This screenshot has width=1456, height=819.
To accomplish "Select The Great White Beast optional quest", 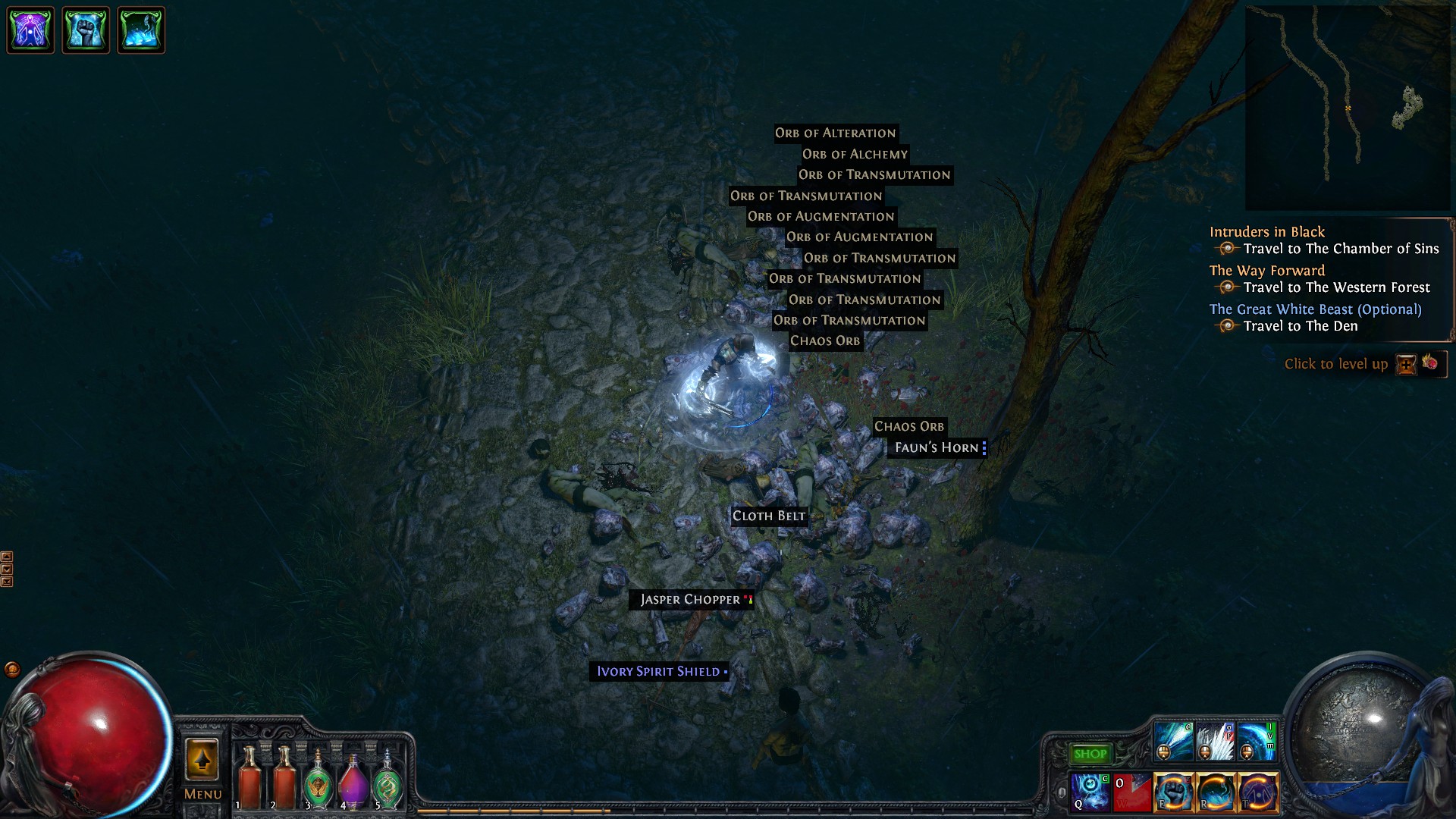I will tap(1315, 309).
